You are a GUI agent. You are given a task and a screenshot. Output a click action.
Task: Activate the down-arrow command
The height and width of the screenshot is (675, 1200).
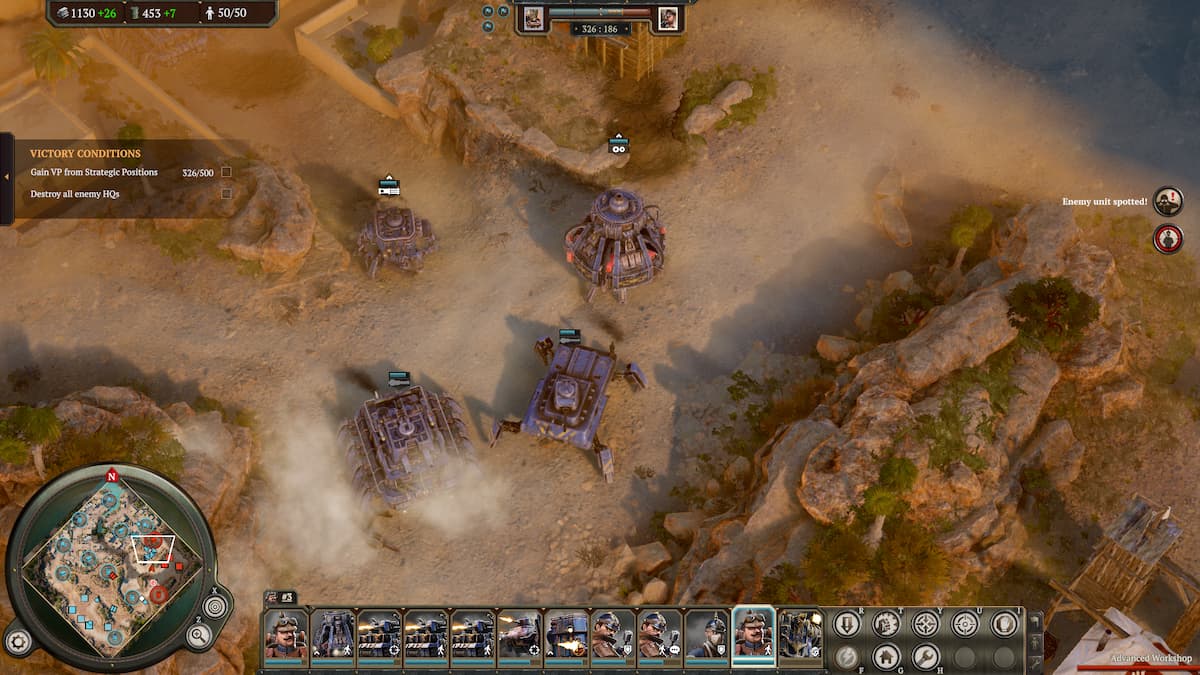[x=847, y=624]
